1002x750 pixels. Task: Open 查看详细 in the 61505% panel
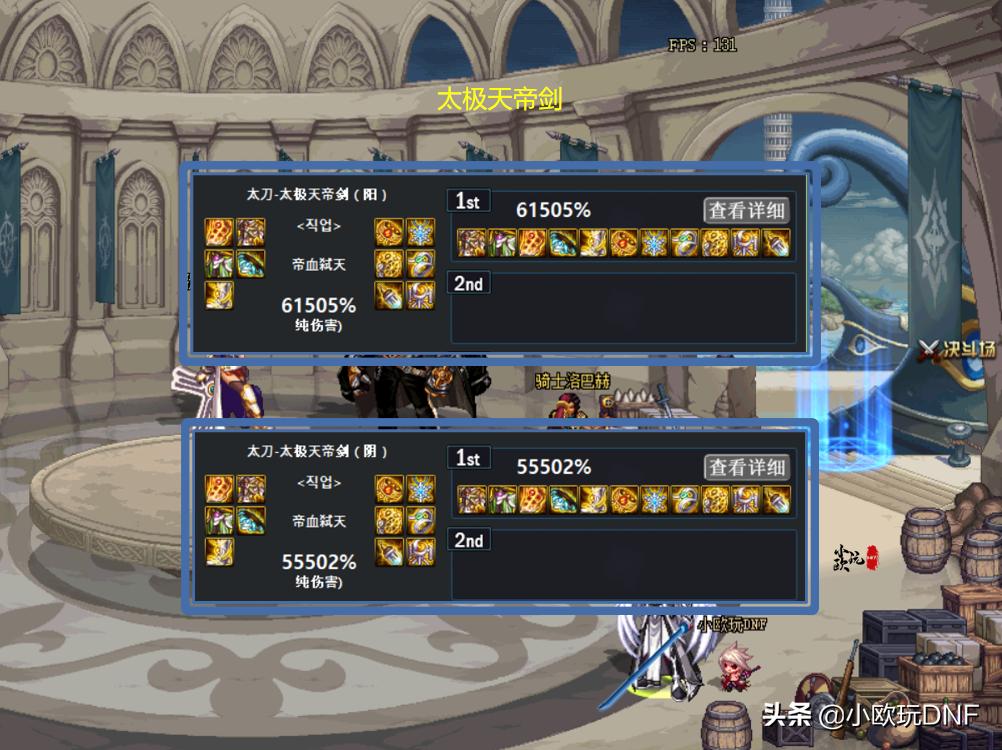747,210
